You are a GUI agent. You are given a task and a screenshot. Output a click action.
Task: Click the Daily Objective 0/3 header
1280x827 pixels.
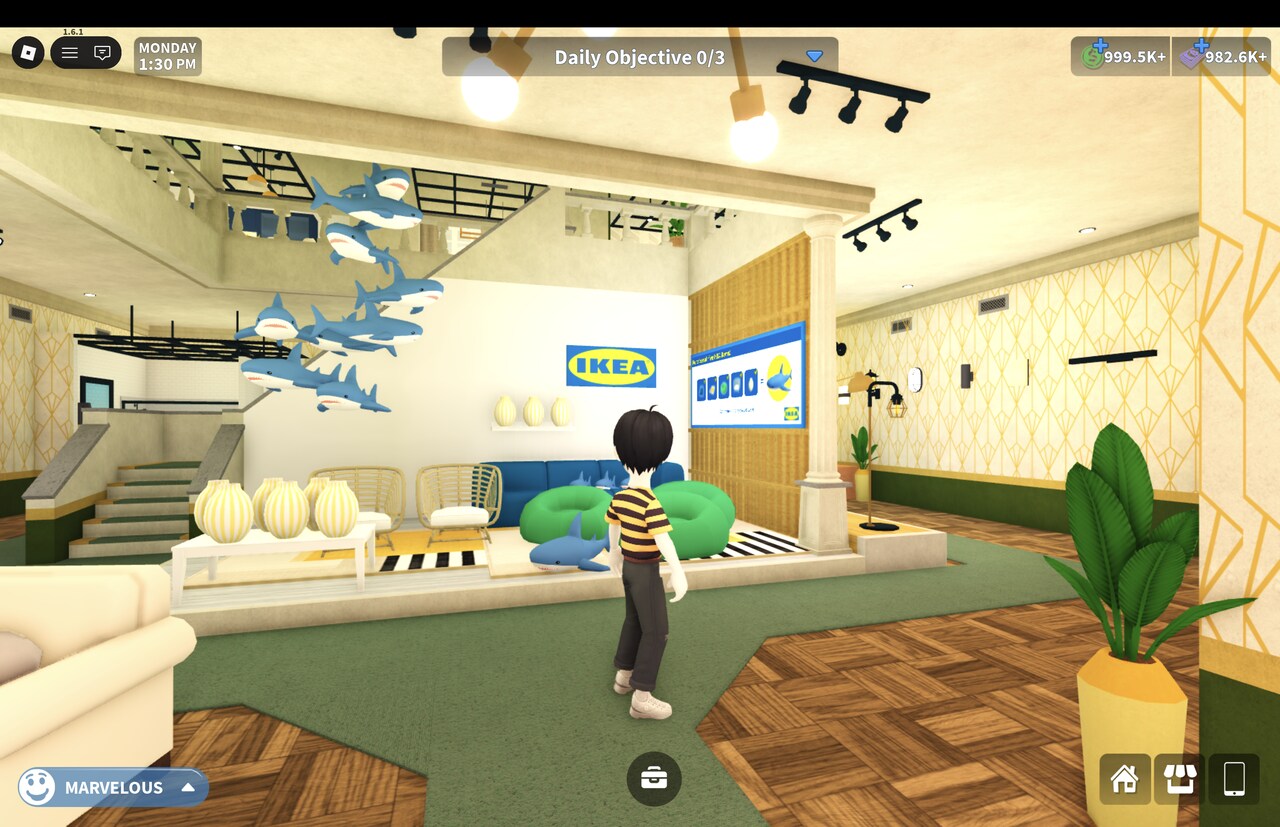641,56
